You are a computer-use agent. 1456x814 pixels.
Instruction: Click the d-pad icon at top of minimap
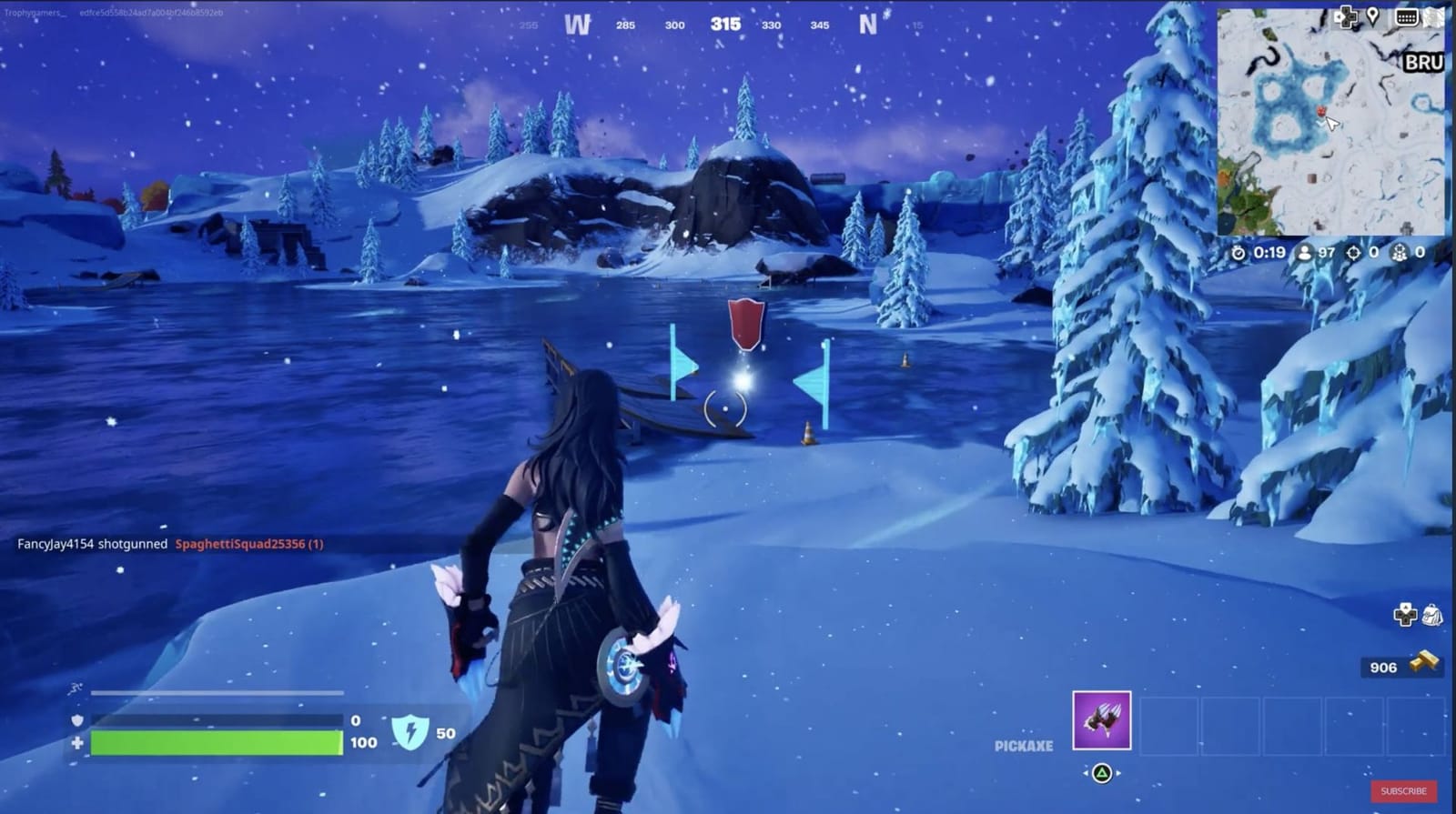coord(1346,17)
